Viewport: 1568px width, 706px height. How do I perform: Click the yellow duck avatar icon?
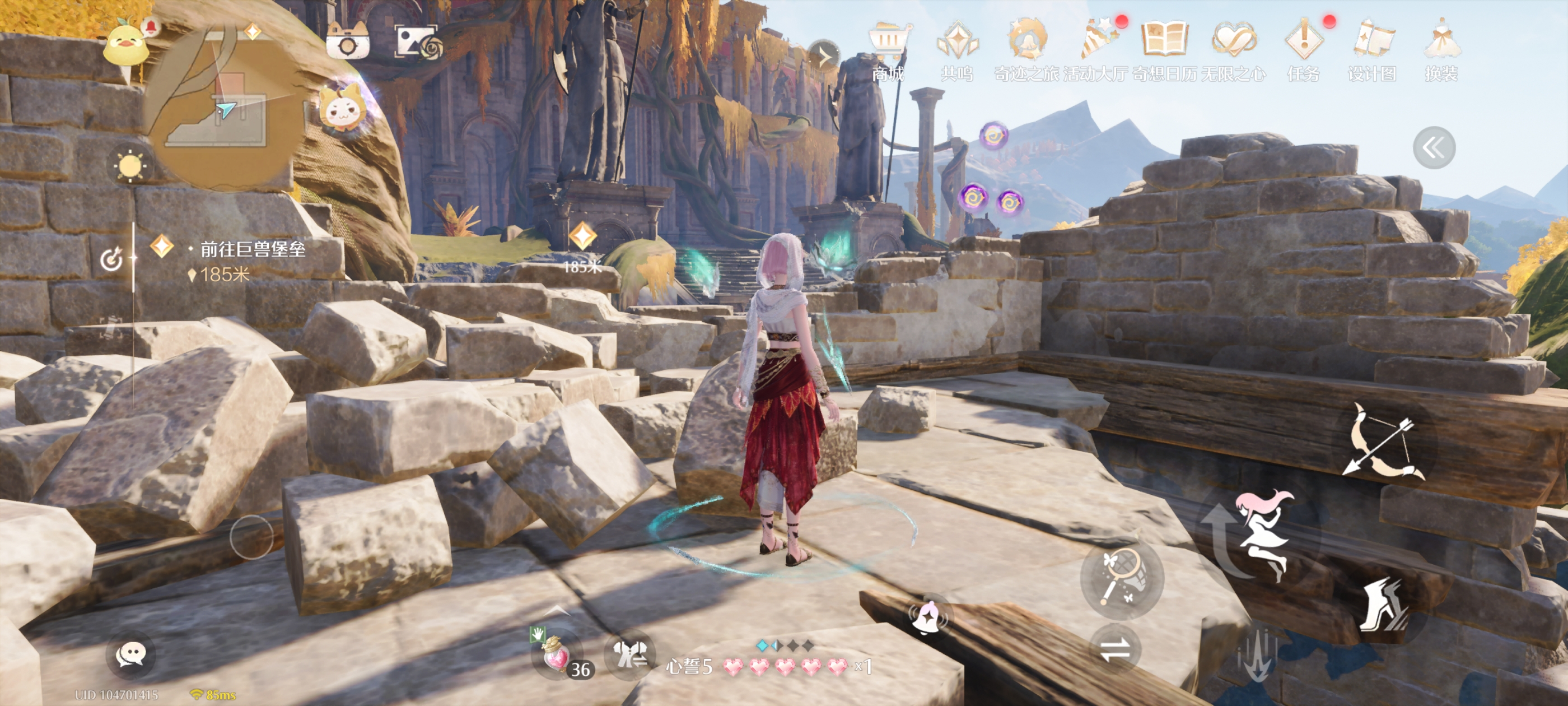(x=127, y=46)
